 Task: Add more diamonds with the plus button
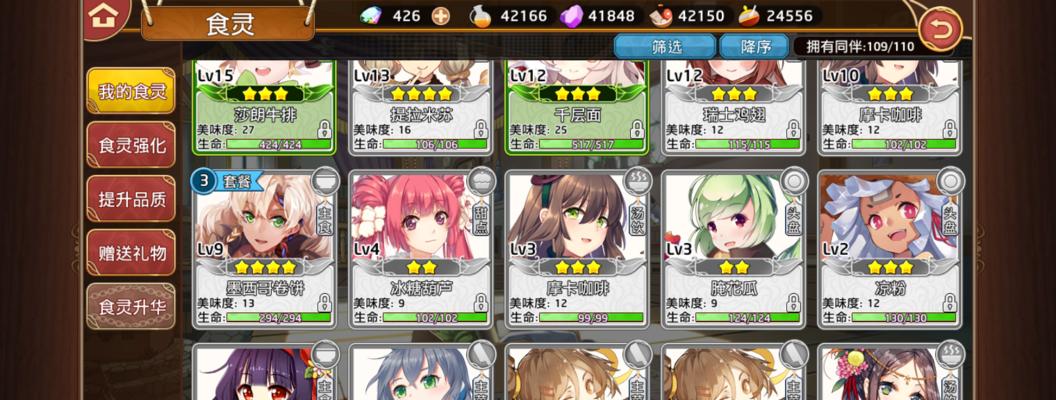[x=440, y=16]
